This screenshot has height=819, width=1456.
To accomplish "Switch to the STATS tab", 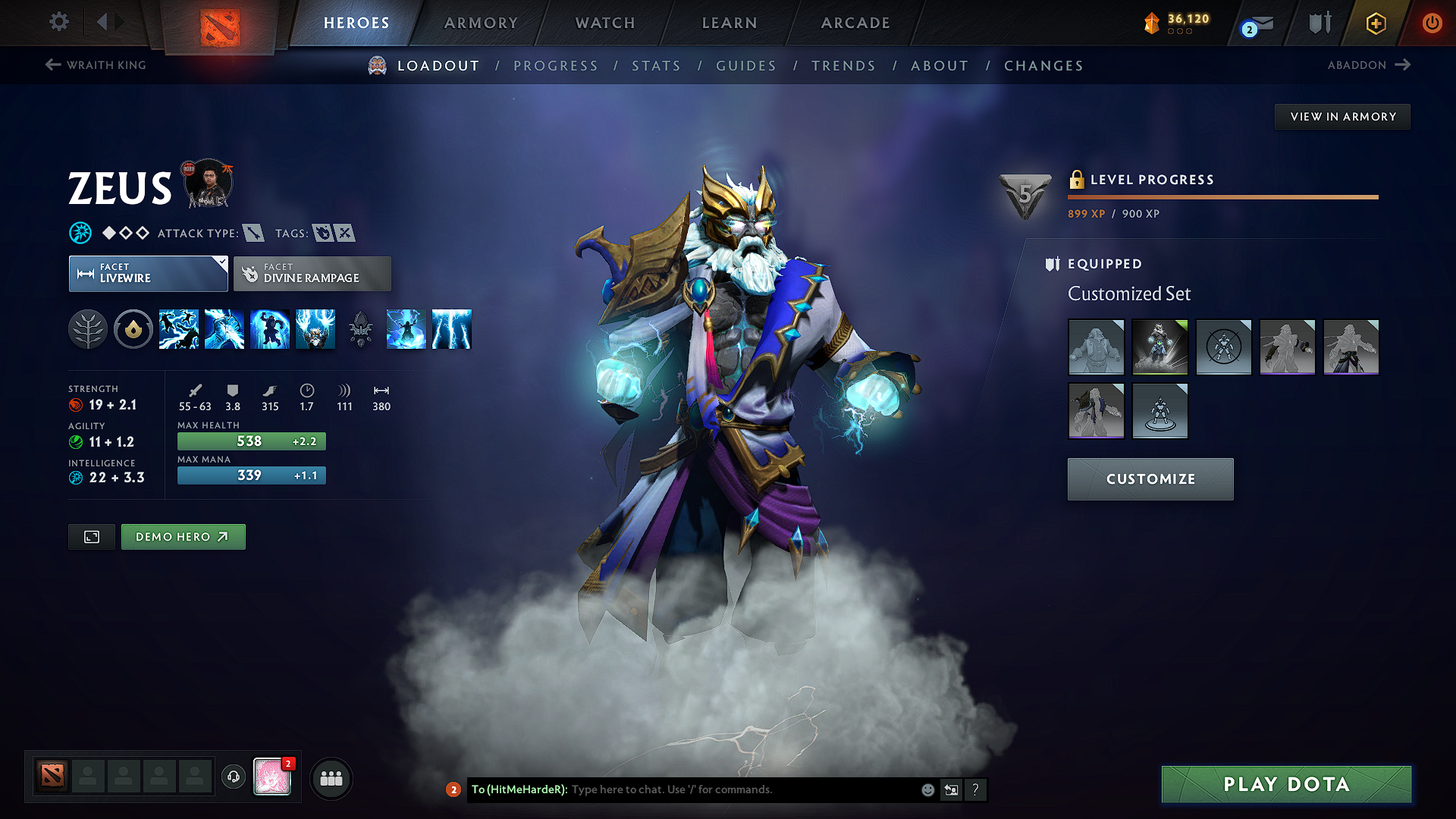I will coord(656,66).
